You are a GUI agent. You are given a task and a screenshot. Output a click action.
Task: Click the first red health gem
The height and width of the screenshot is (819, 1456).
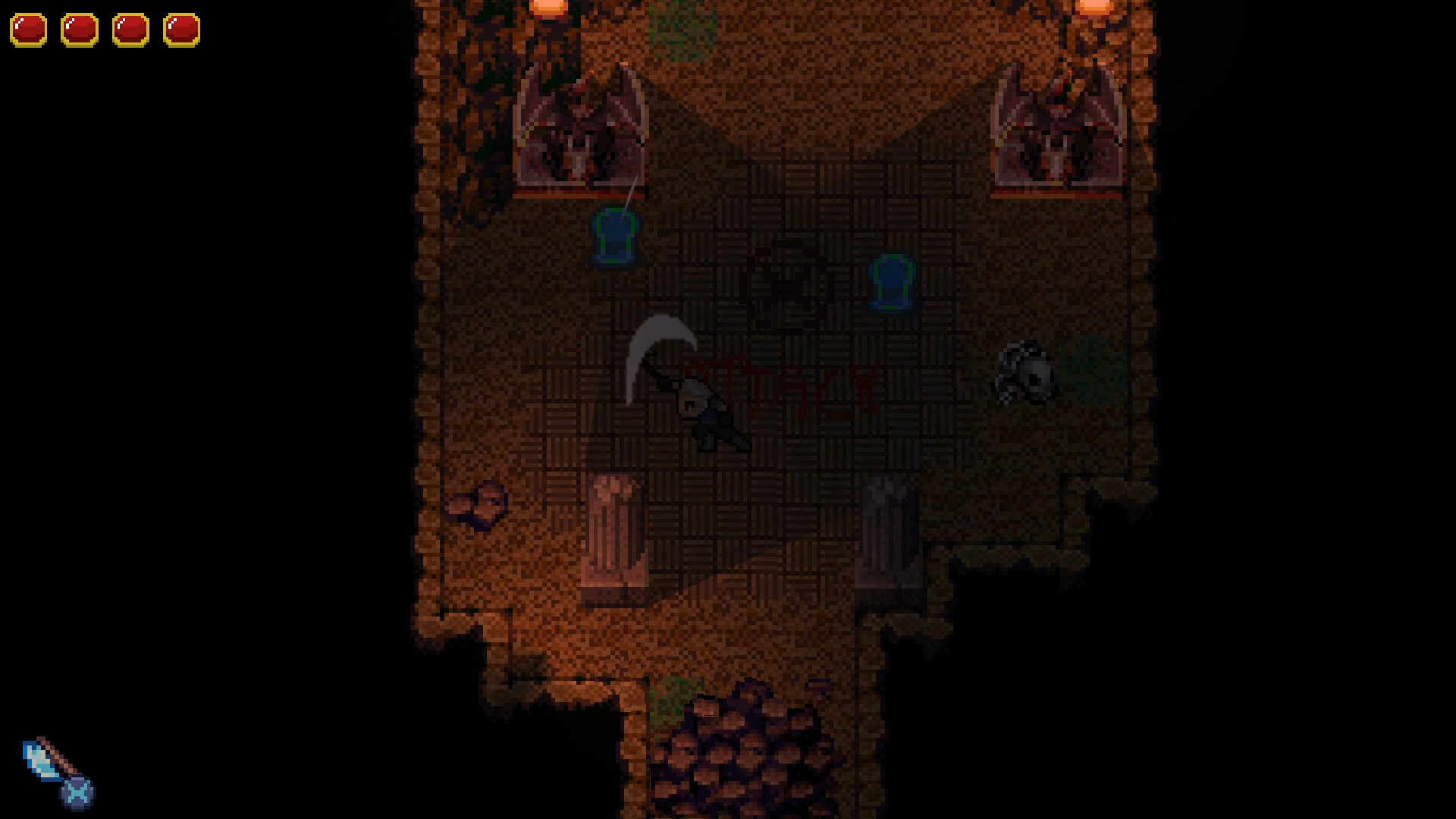[x=30, y=30]
